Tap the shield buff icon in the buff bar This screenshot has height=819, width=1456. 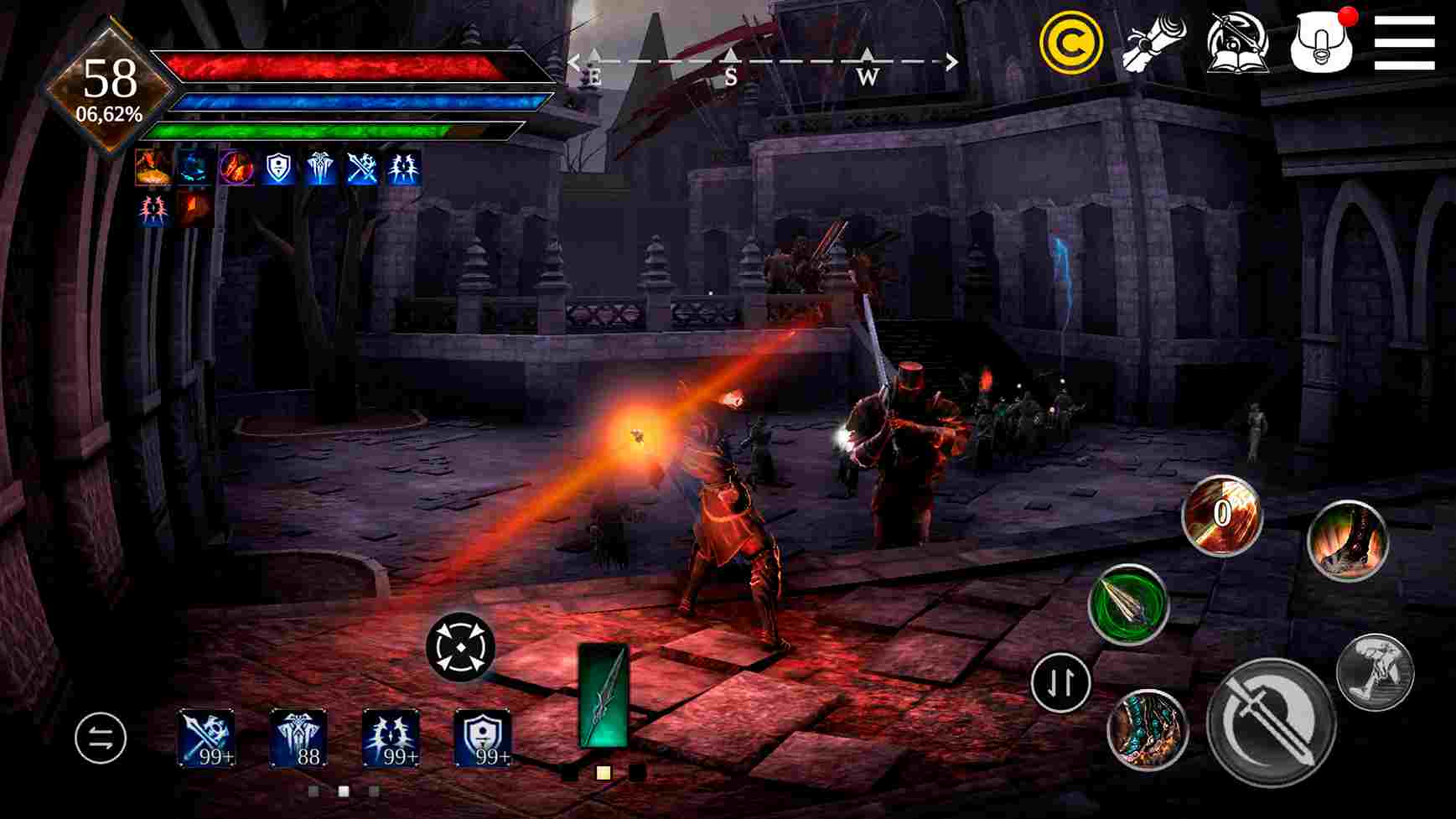click(x=277, y=168)
